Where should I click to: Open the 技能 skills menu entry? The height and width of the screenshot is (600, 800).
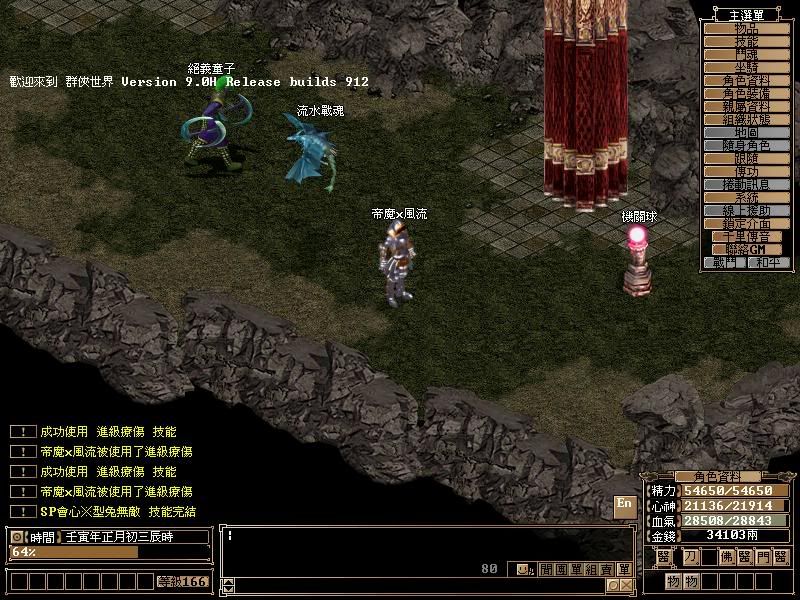748,42
